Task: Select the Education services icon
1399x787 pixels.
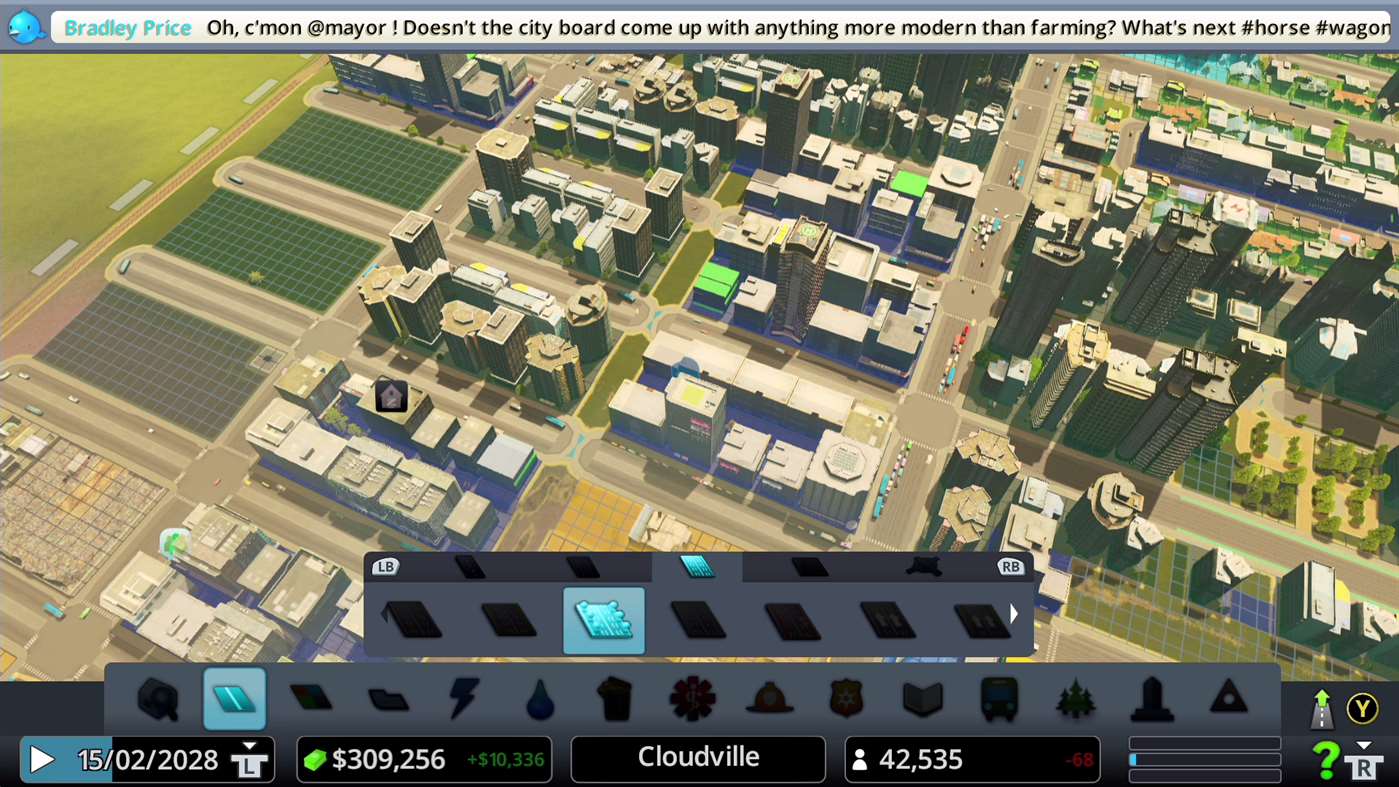Action: [922, 700]
